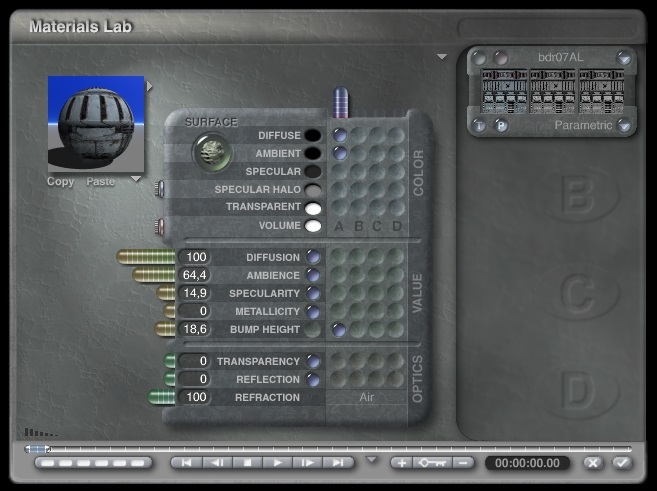The width and height of the screenshot is (657, 491).
Task: Click the Bump Height value 18,6
Action: point(196,330)
